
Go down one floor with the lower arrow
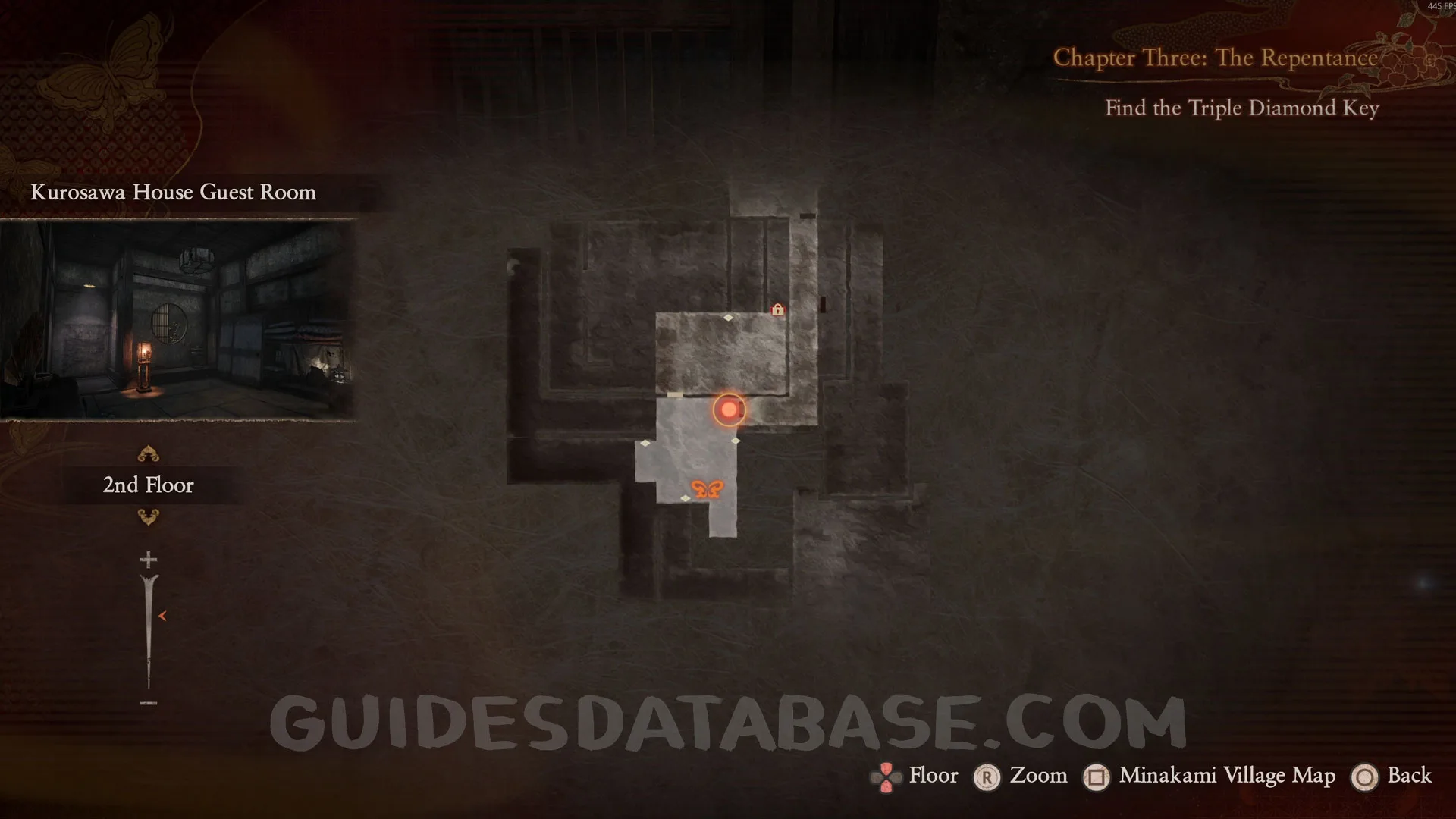[x=148, y=518]
